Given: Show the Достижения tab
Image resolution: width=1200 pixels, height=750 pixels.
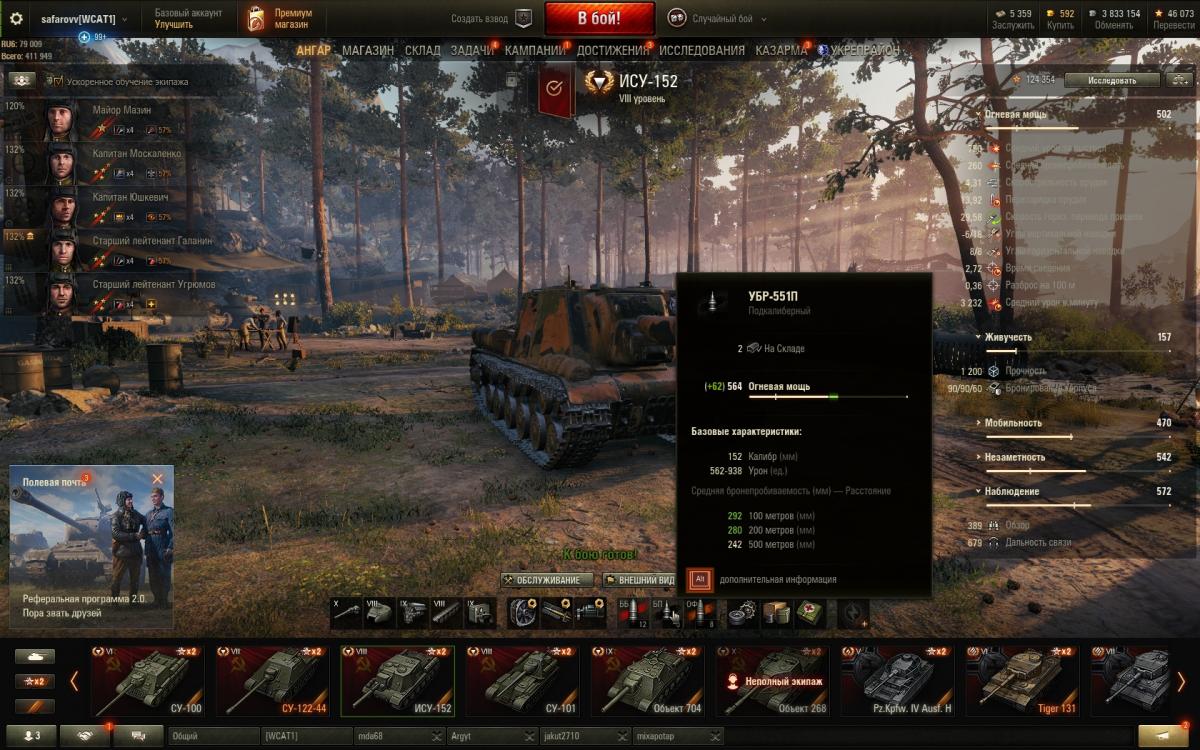Looking at the screenshot, I should pos(612,50).
